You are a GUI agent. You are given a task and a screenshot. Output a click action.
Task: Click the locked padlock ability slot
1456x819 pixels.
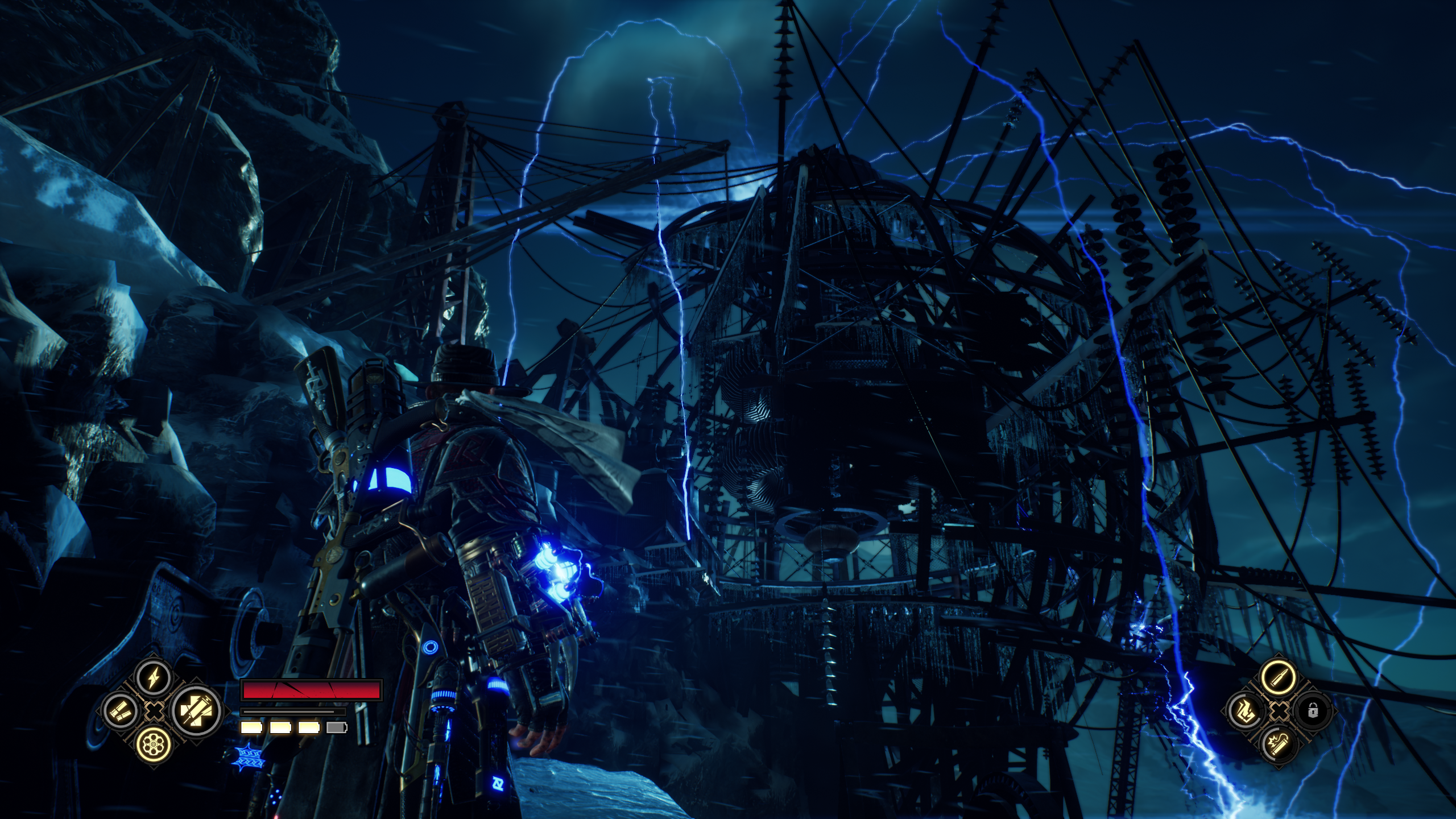pyautogui.click(x=1311, y=711)
